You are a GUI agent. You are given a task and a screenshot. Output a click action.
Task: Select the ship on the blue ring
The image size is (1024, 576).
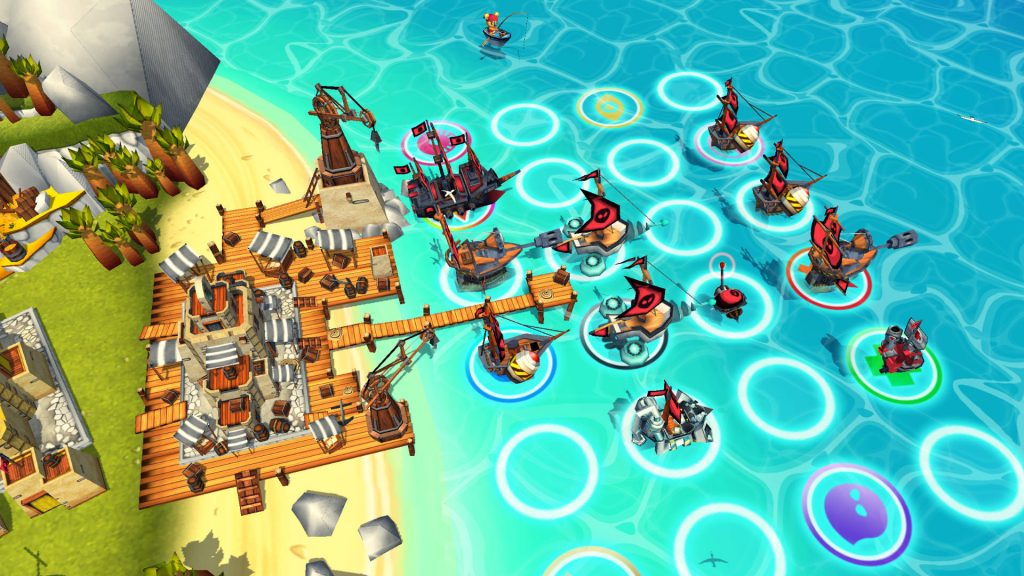511,350
